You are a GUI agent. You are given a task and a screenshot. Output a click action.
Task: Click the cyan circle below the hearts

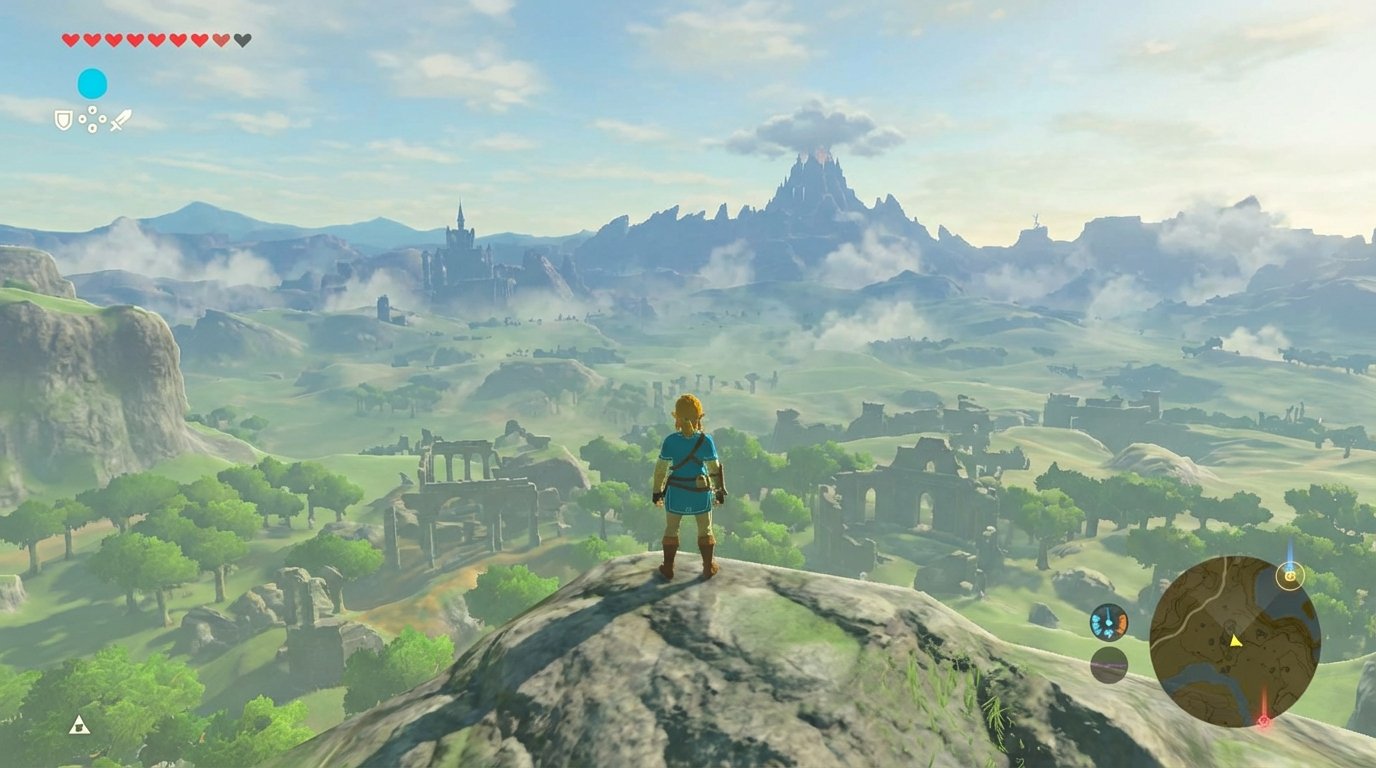pyautogui.click(x=92, y=83)
